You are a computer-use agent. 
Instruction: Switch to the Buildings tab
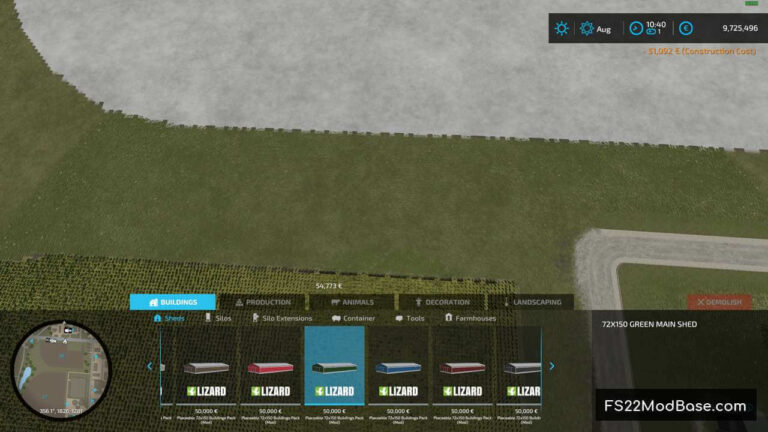click(x=172, y=302)
